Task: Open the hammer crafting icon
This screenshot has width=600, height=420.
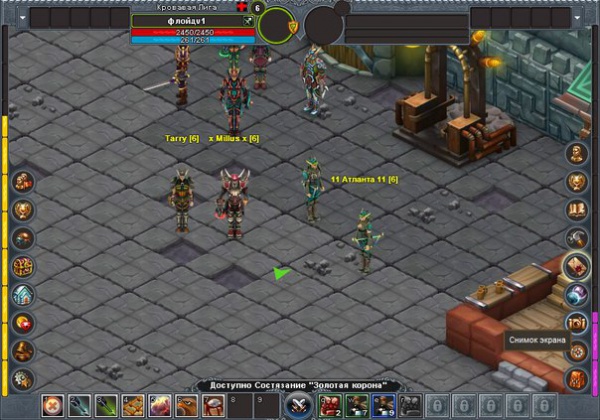Action: (577, 238)
